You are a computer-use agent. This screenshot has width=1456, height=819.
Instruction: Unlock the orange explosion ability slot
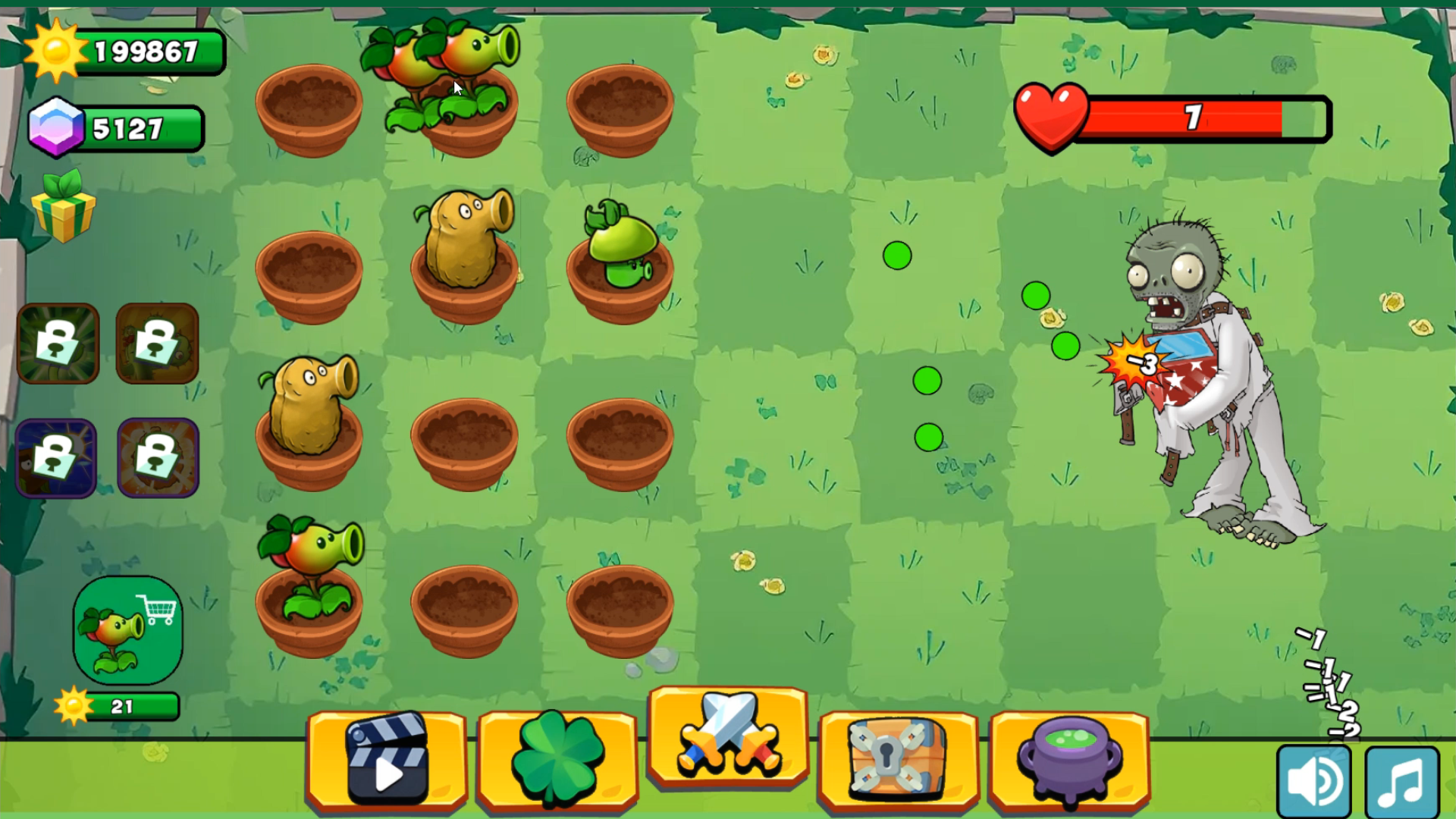[157, 457]
